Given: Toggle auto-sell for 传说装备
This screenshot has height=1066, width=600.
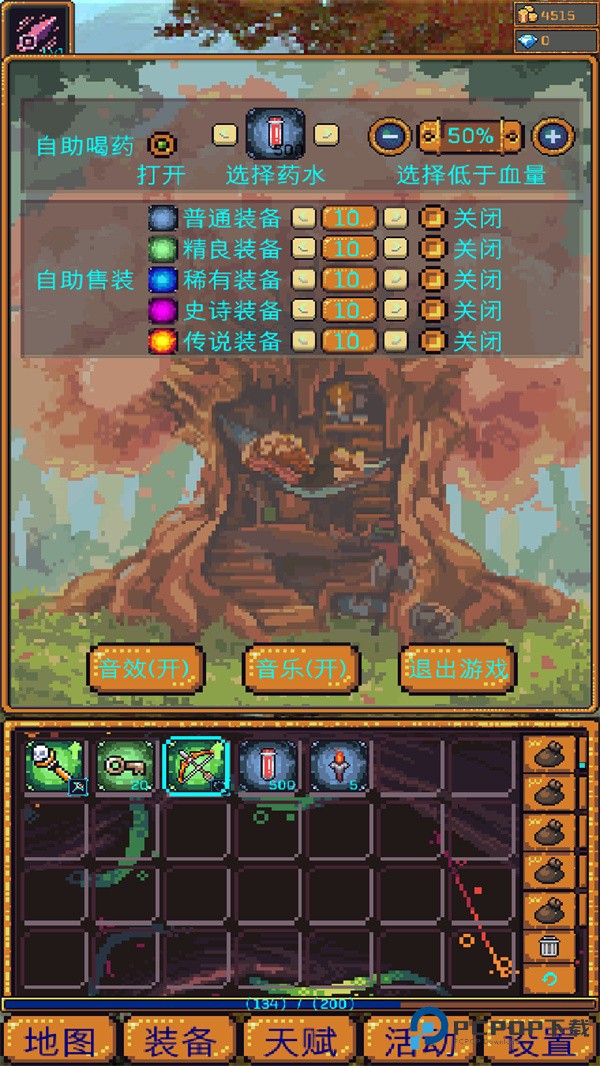Looking at the screenshot, I should click(433, 342).
